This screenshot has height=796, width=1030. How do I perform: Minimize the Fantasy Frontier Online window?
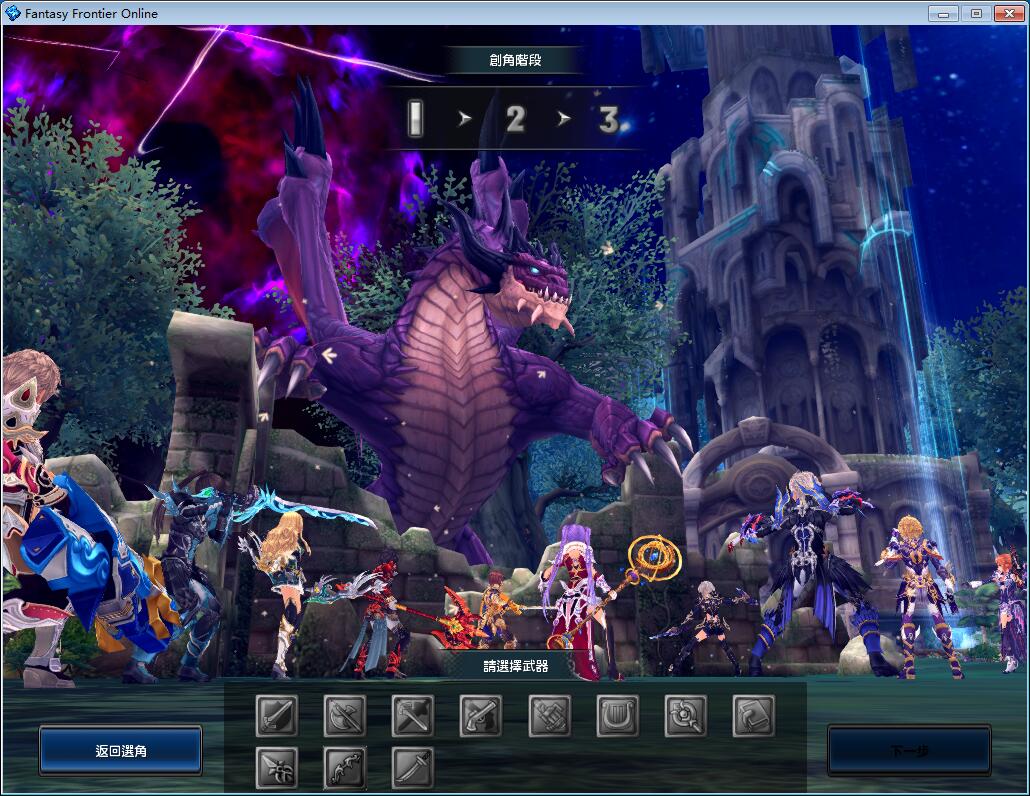click(x=943, y=13)
